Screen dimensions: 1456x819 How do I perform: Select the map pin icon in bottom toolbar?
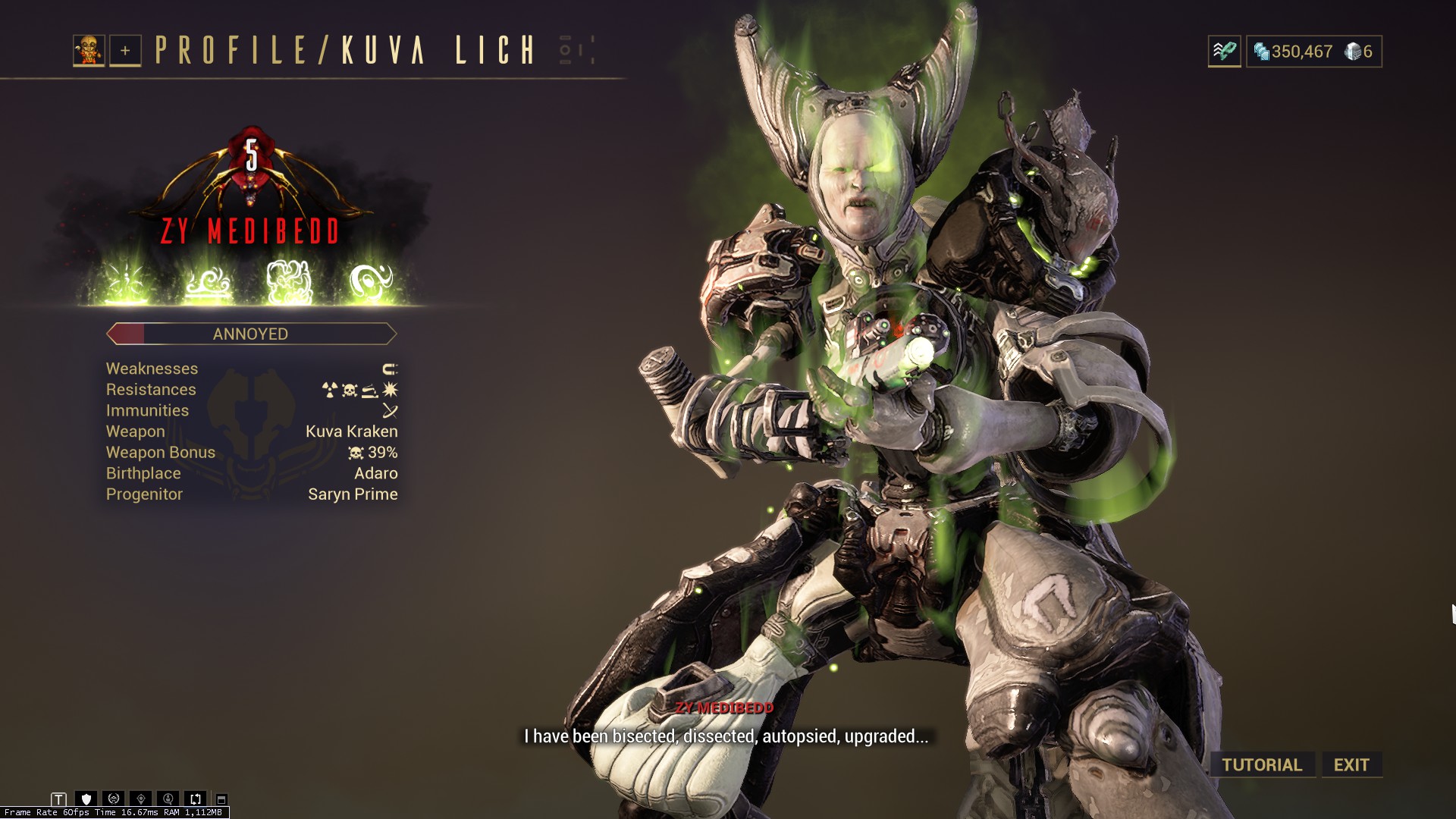coord(141,799)
